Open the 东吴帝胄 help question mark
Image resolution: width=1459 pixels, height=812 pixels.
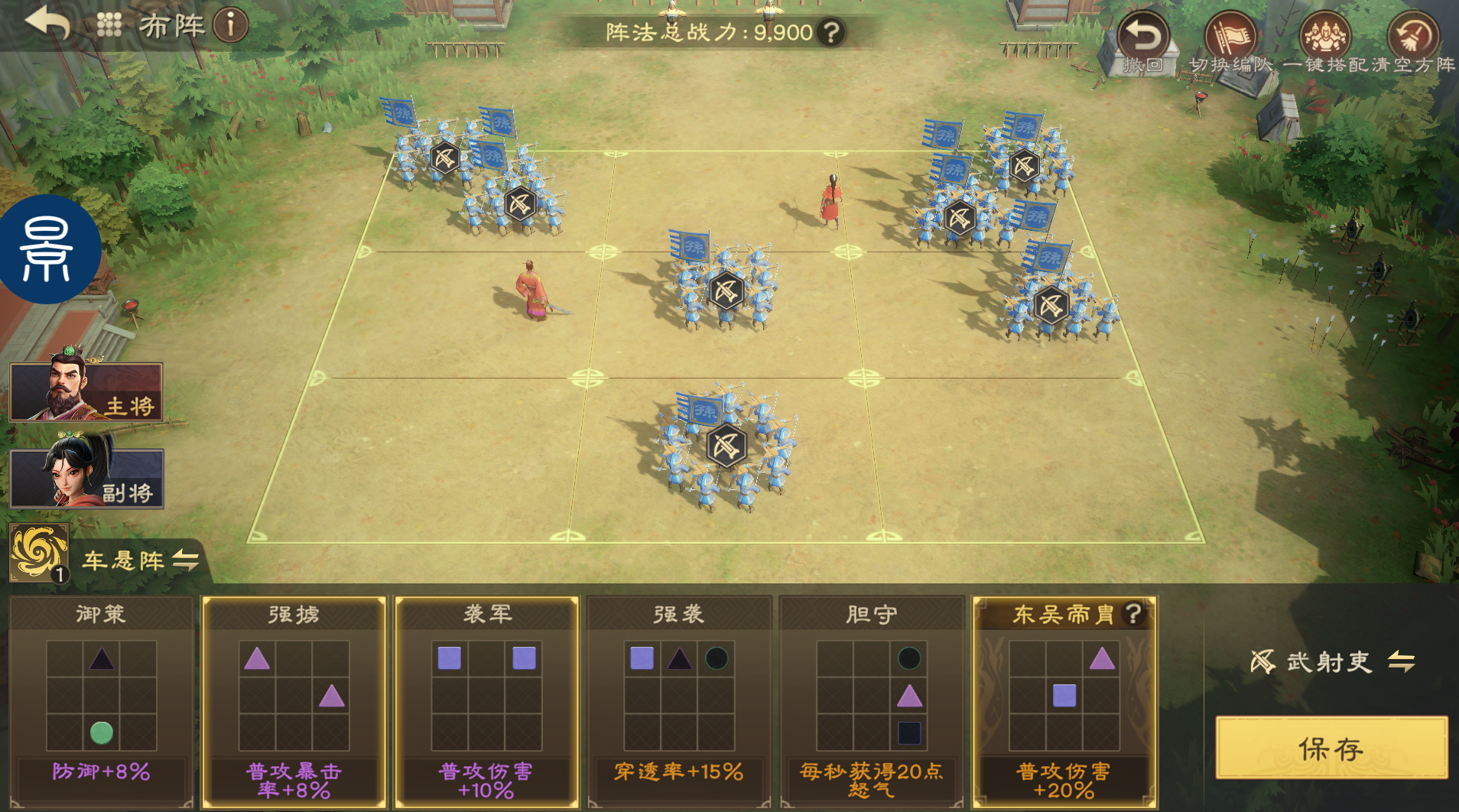(1133, 613)
